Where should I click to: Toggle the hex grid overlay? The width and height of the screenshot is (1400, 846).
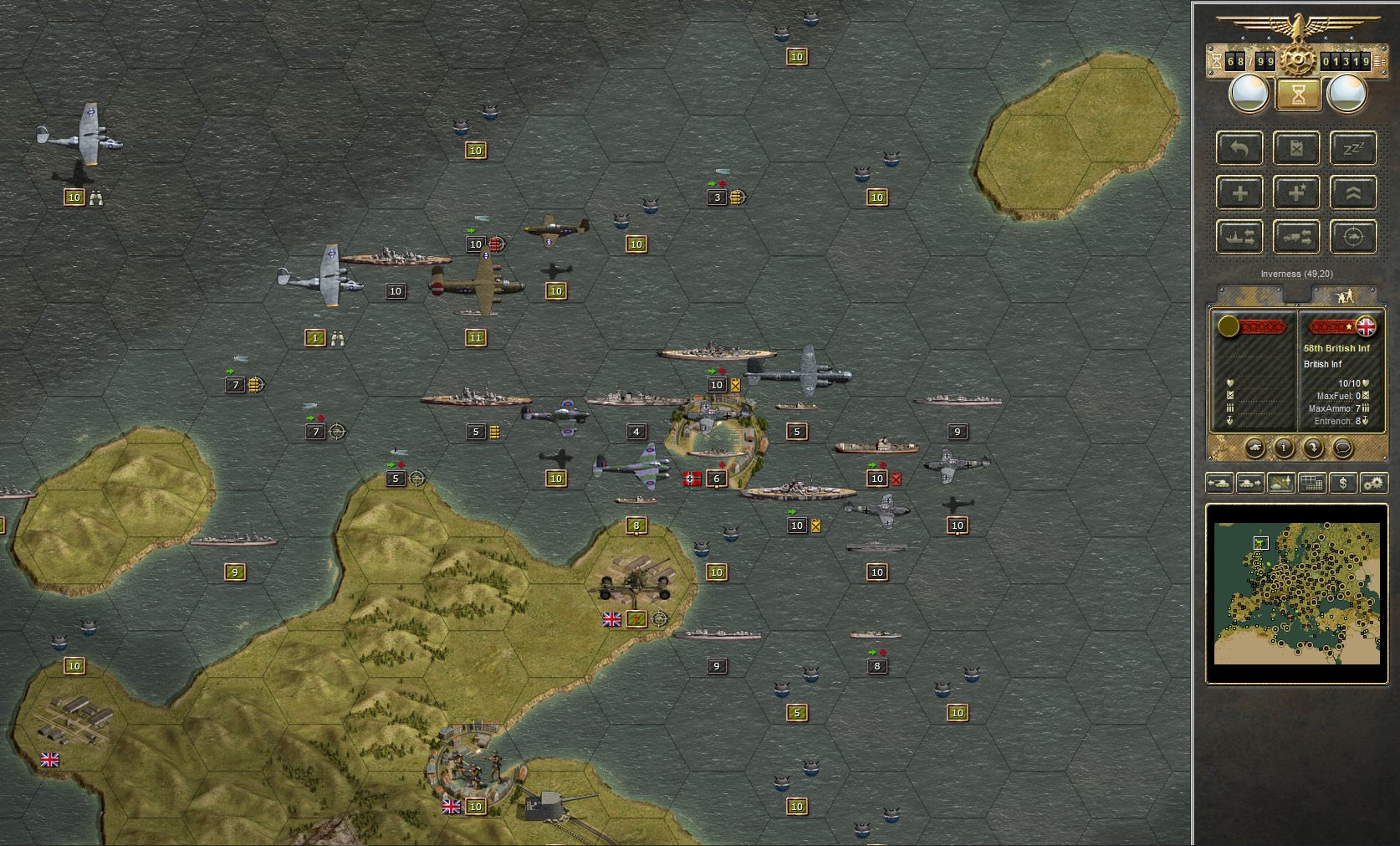[1311, 483]
